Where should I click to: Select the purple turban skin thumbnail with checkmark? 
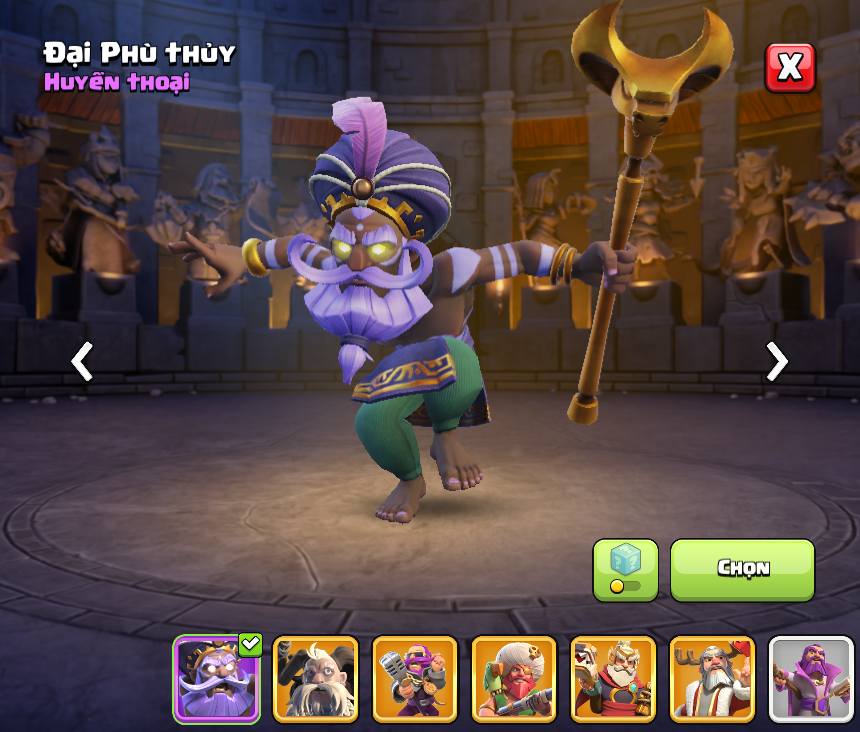(216, 679)
